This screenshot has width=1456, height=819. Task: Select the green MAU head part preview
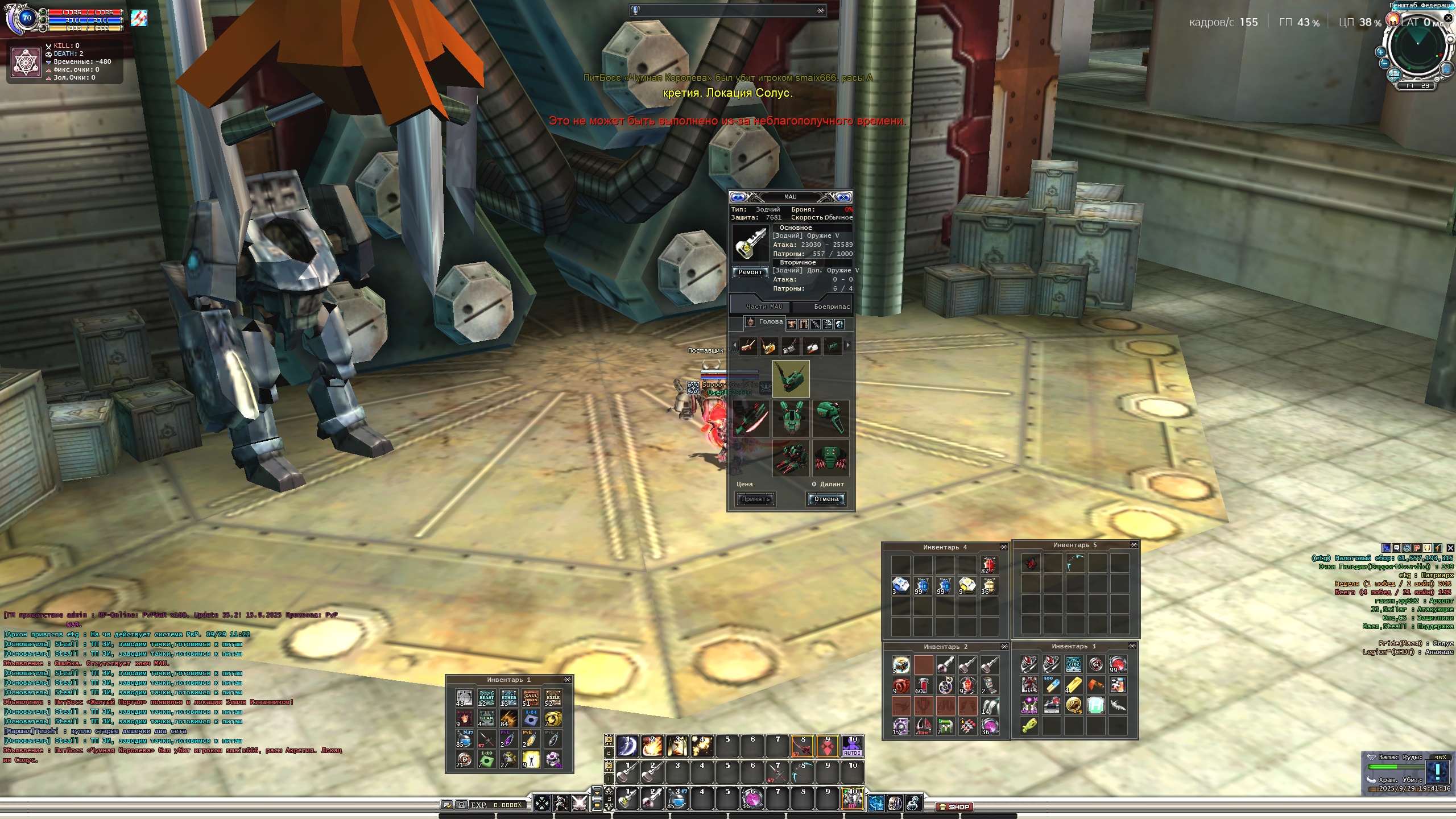coord(791,378)
